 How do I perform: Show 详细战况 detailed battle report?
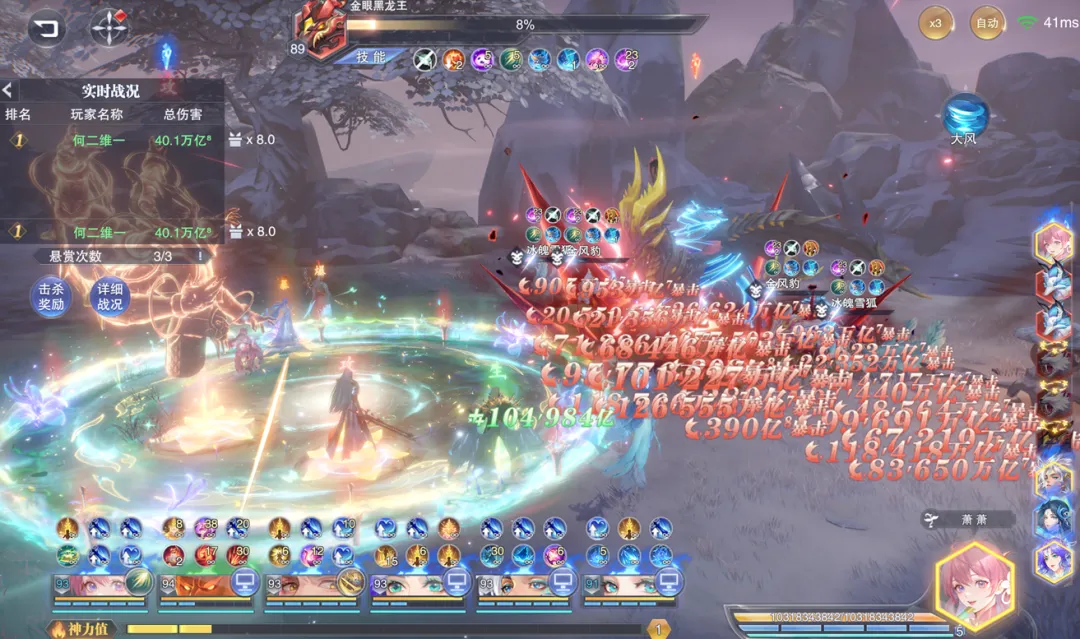point(110,297)
